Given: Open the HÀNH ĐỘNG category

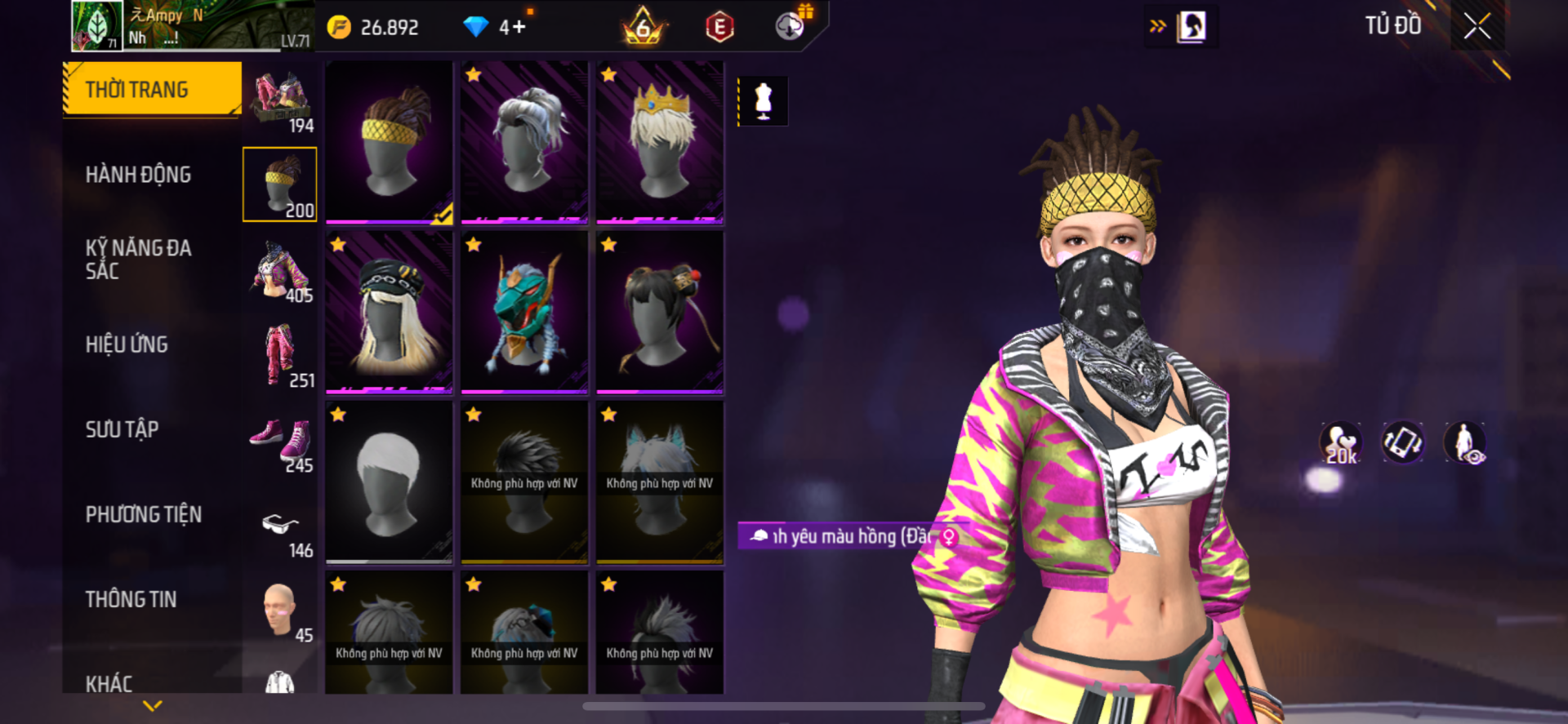Looking at the screenshot, I should 138,175.
